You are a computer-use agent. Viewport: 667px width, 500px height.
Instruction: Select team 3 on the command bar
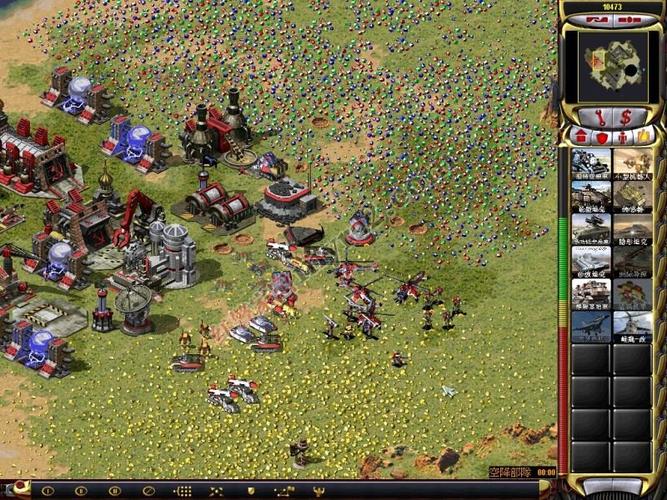point(114,491)
